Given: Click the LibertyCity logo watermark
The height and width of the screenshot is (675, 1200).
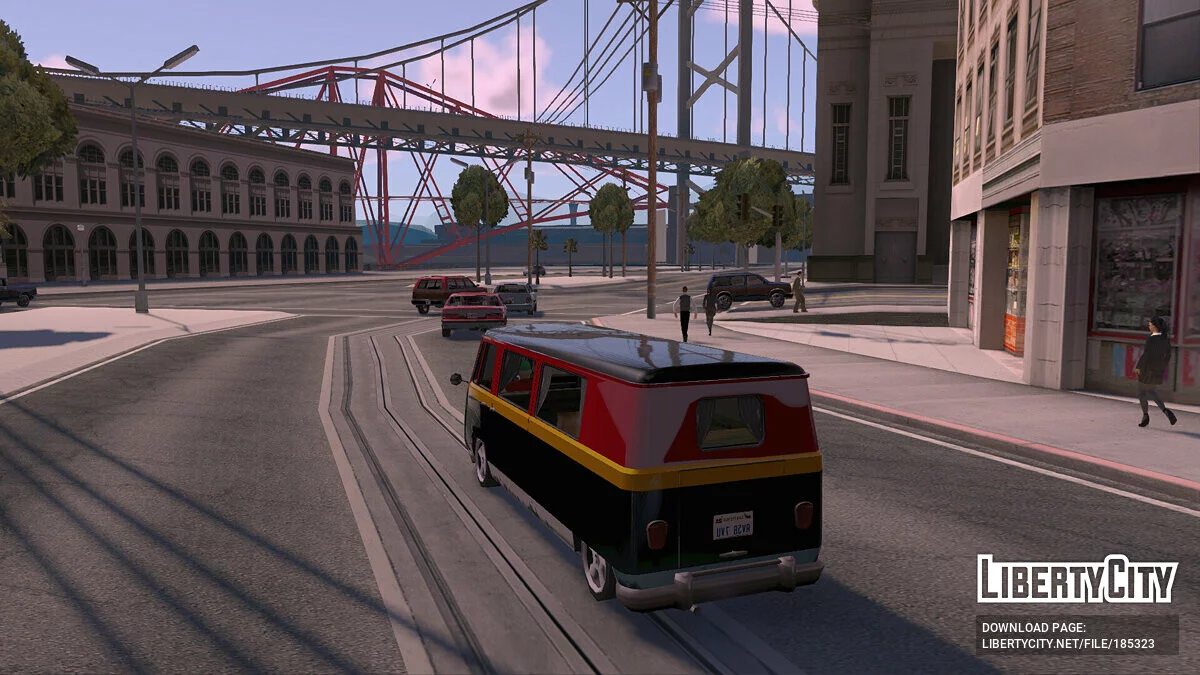Looking at the screenshot, I should (1077, 579).
